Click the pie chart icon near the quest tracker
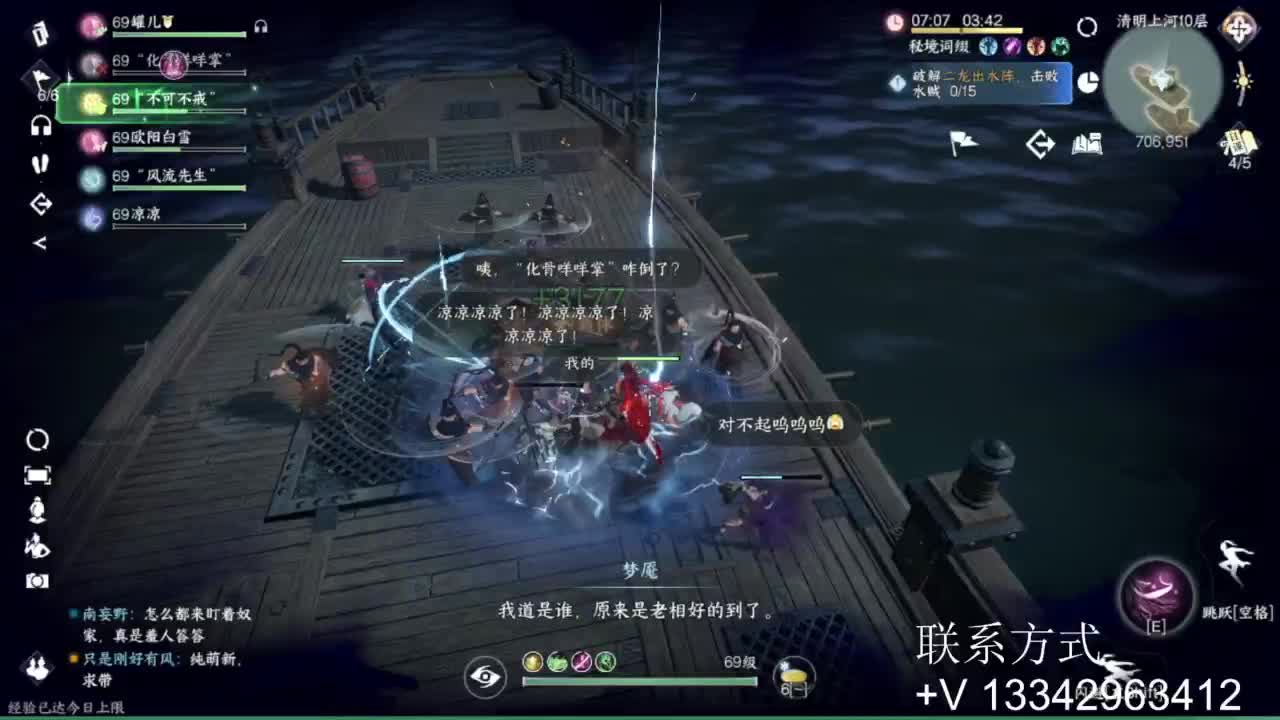 tap(1089, 81)
